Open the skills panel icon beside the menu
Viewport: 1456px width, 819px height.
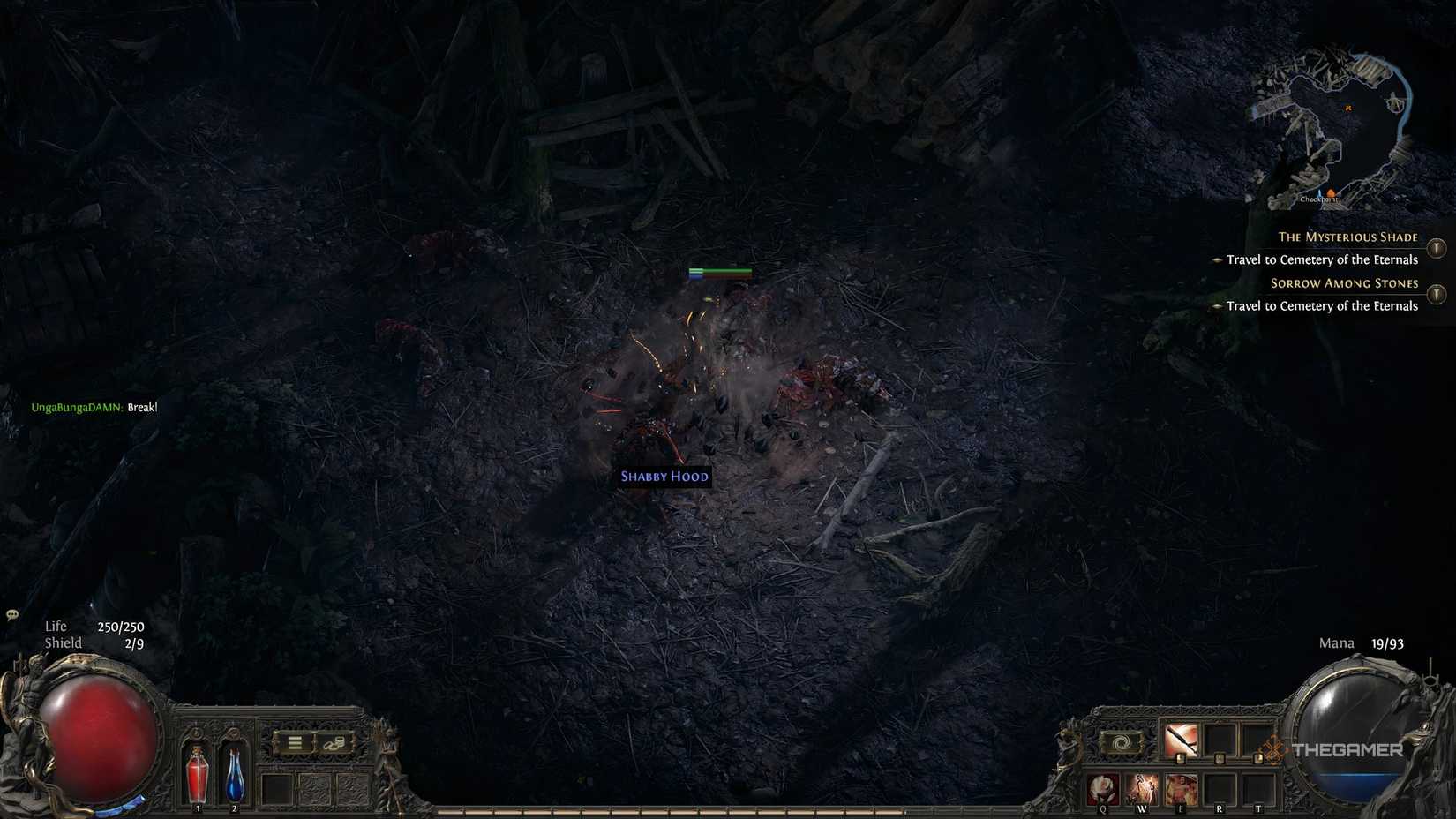tap(336, 741)
